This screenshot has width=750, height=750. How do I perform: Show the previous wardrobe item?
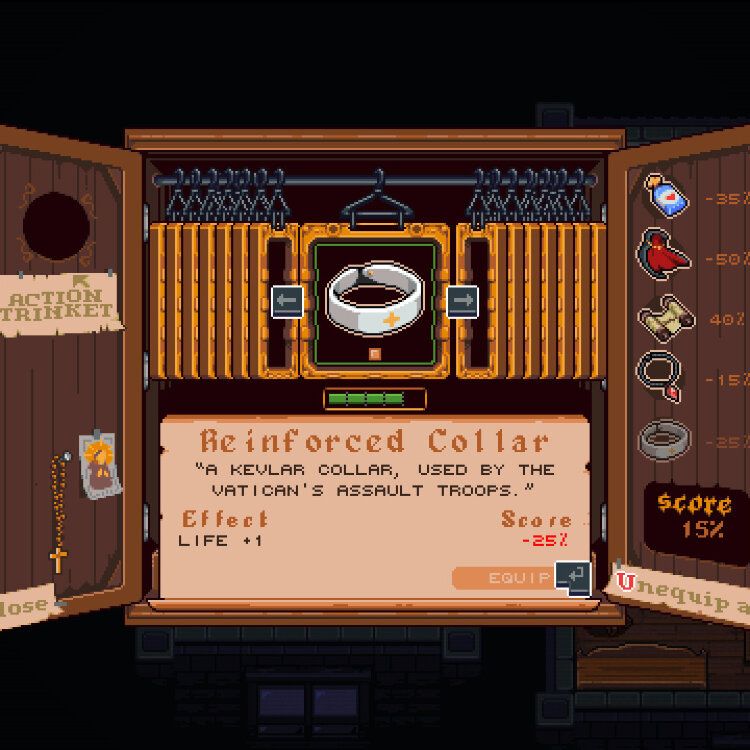tap(287, 301)
